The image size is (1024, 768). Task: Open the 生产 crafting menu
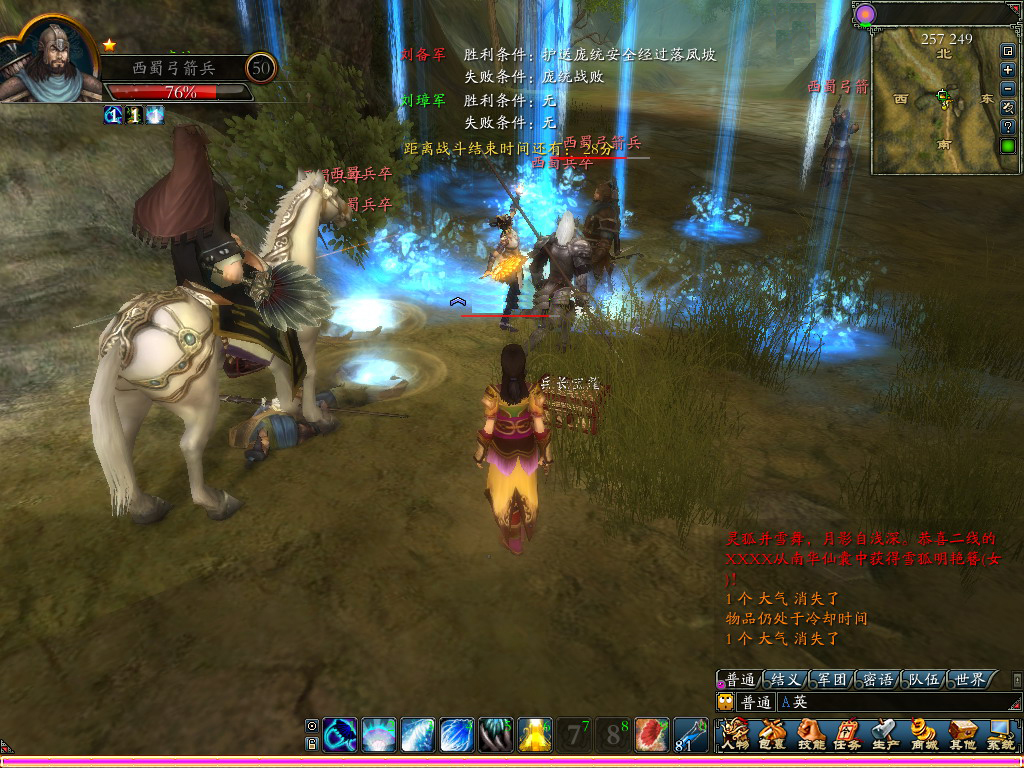coord(885,734)
